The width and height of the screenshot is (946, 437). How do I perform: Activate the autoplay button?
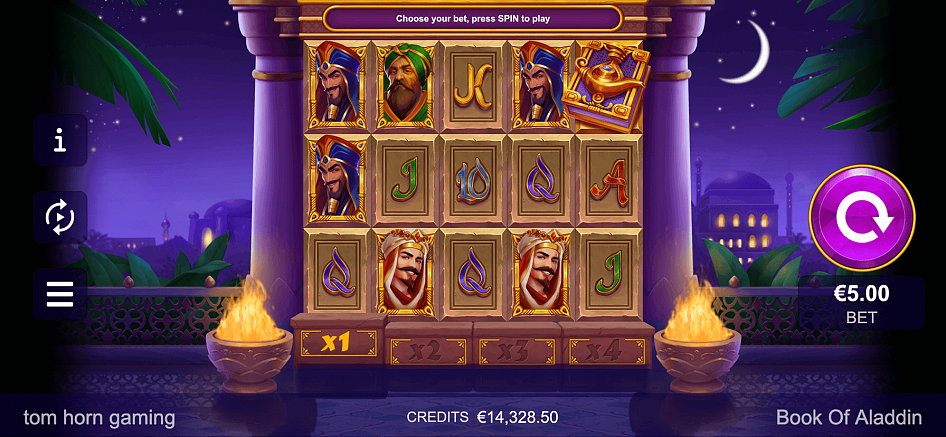60,216
